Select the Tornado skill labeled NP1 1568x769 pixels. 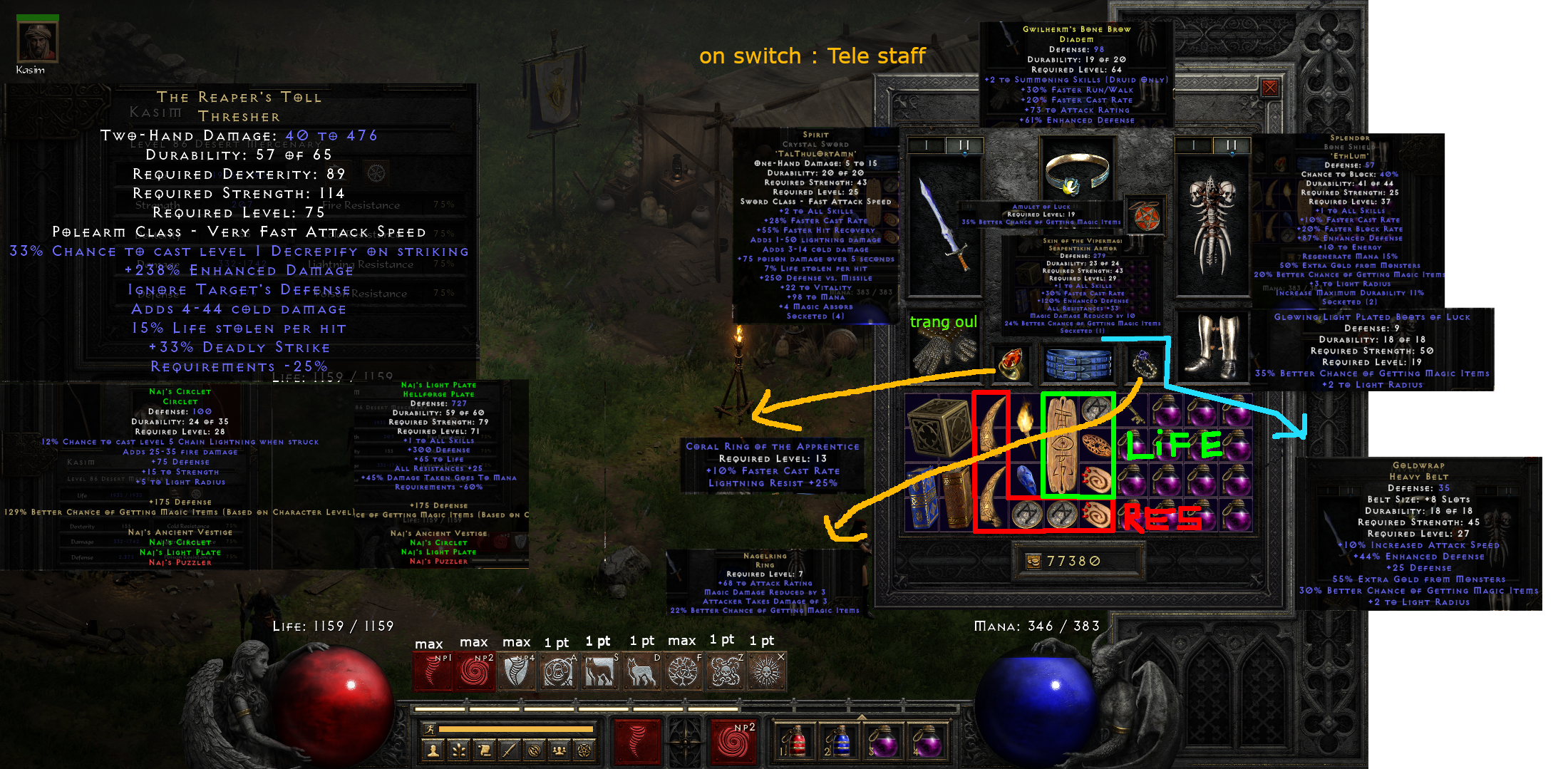[433, 670]
